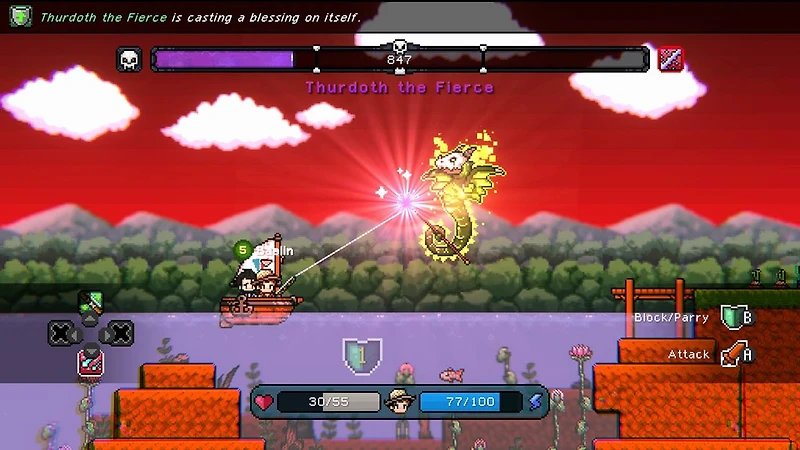
Task: Use the red potion quick slot
Action: (90, 362)
